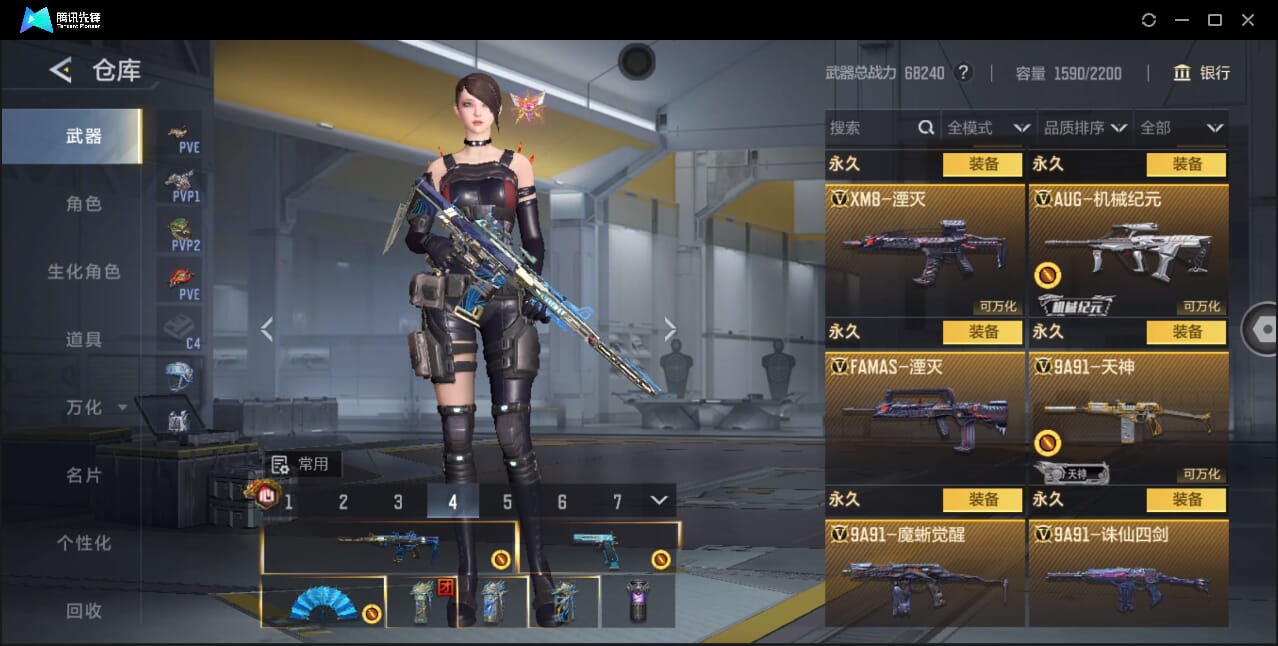Switch to the 角色 tab

pos(84,204)
